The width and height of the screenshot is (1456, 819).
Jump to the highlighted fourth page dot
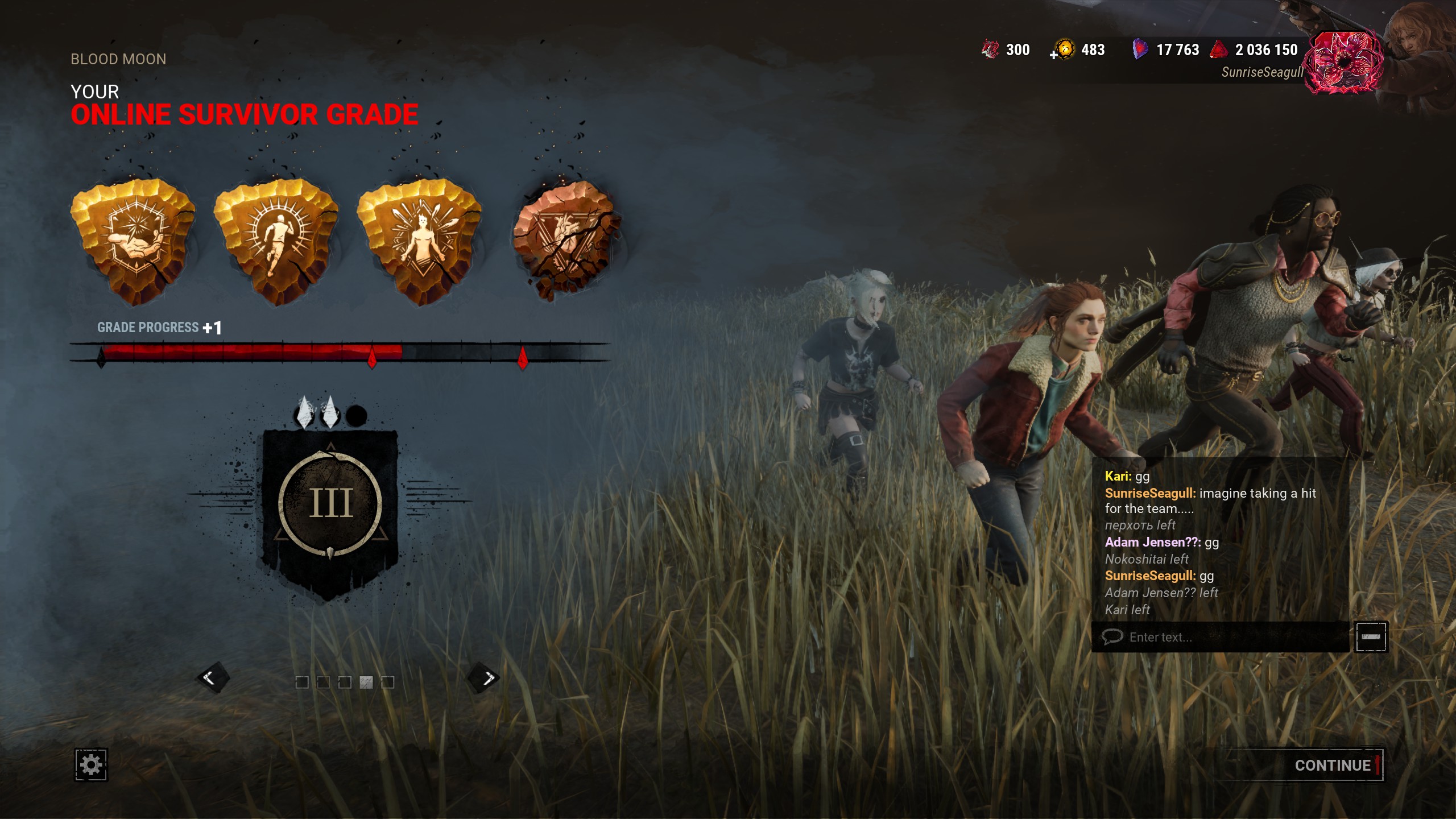[366, 682]
